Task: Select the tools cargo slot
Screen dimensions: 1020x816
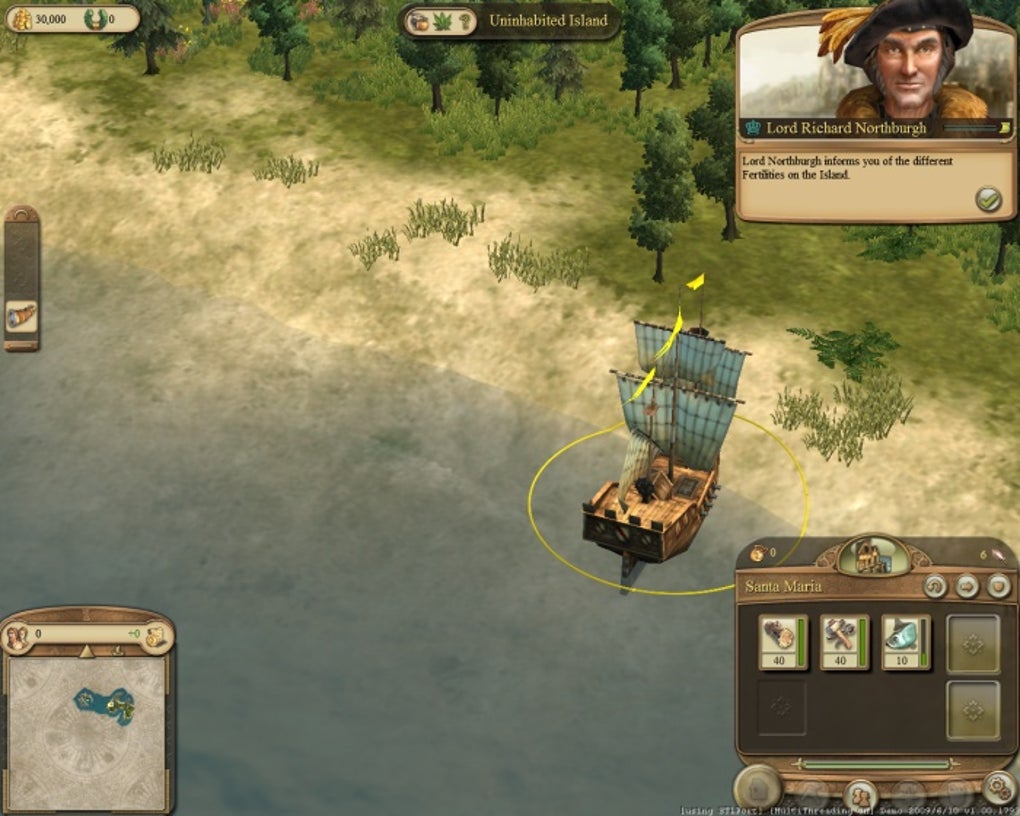Action: tap(843, 641)
